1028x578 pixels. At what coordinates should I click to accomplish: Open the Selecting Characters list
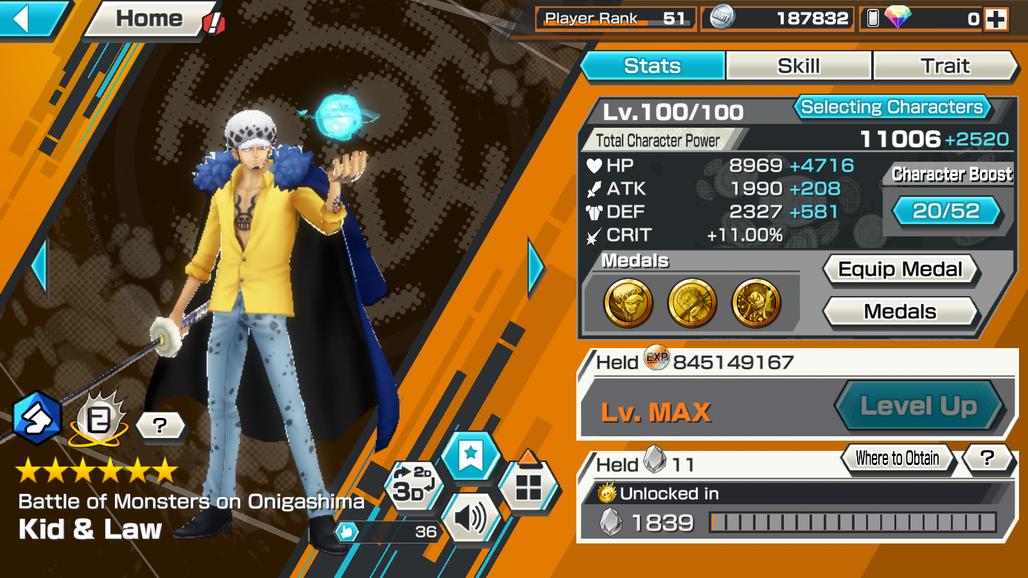(x=892, y=107)
